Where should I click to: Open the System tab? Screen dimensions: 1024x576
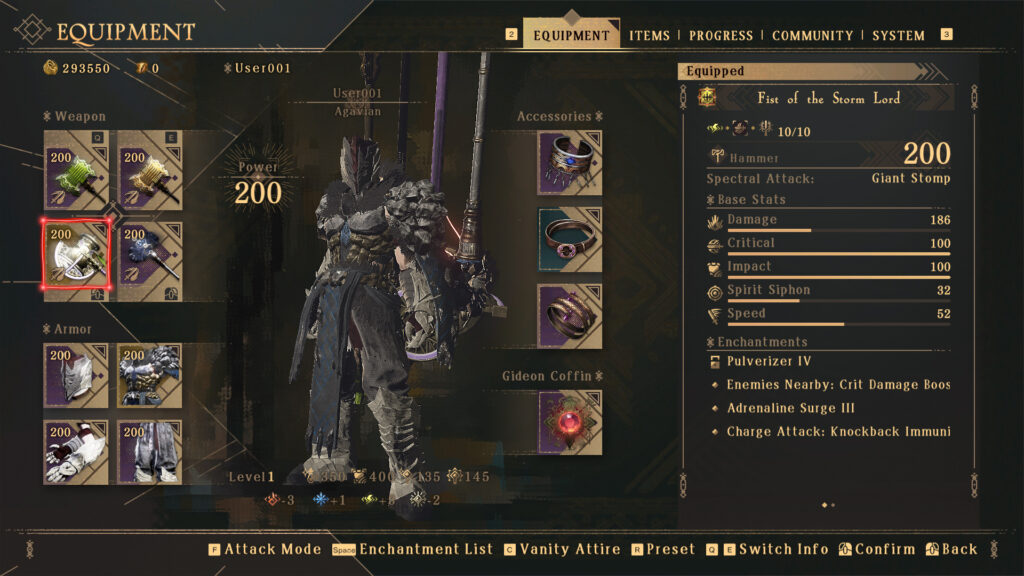coord(898,35)
